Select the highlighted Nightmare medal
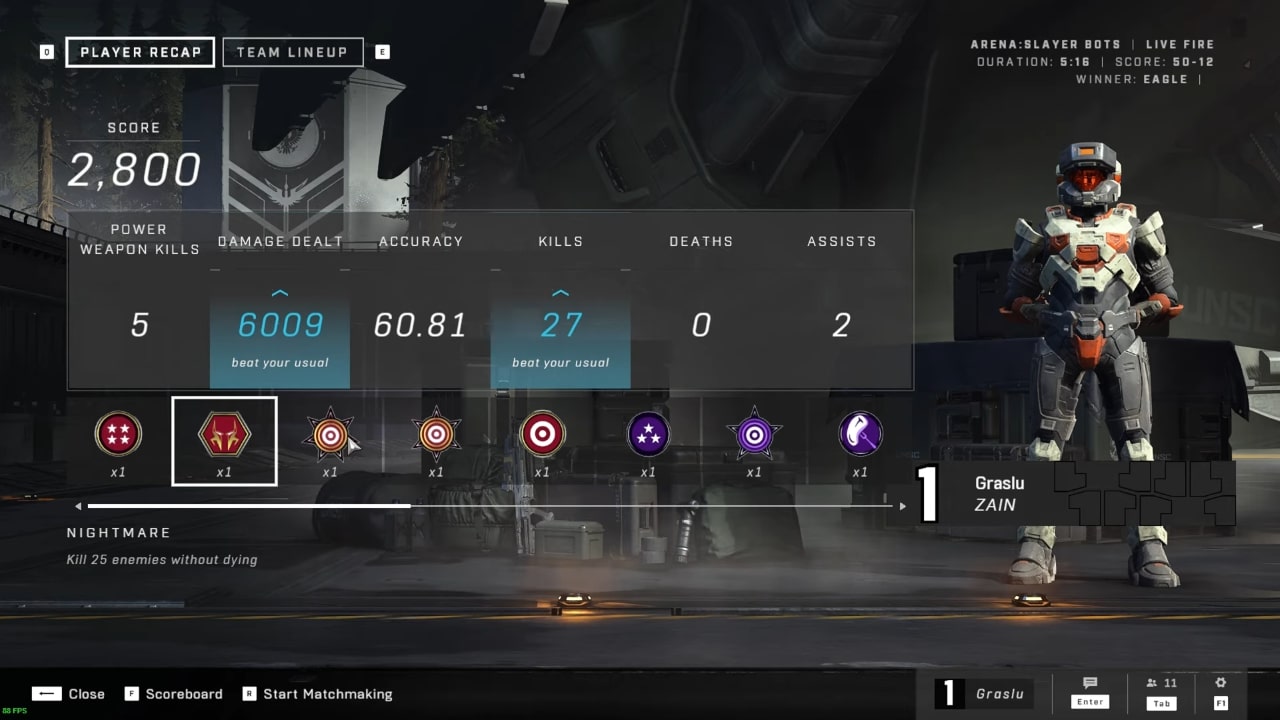Image resolution: width=1280 pixels, height=720 pixels. point(224,436)
